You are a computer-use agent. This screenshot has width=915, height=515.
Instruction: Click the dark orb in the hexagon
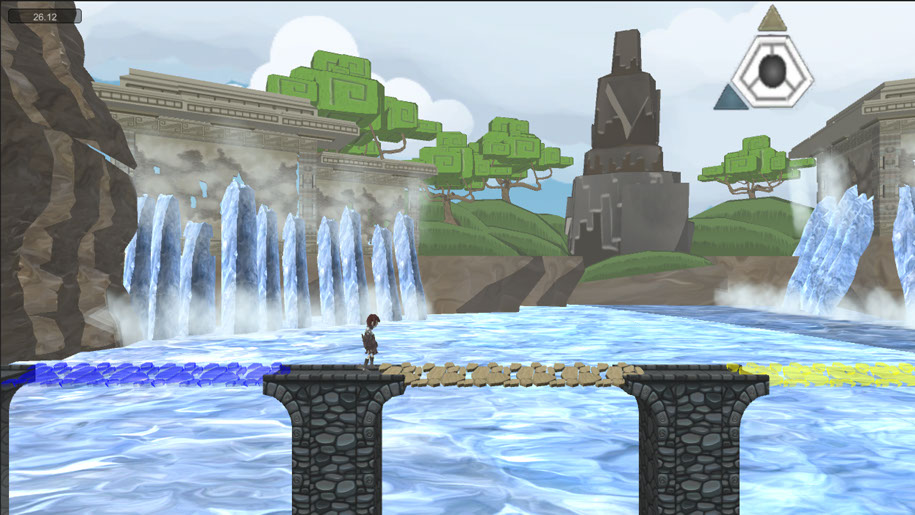coord(773,71)
